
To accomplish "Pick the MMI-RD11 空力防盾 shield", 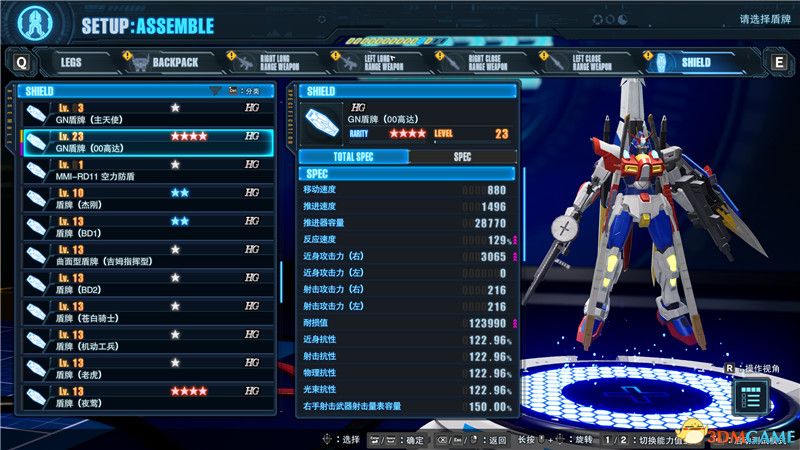I will click(146, 170).
